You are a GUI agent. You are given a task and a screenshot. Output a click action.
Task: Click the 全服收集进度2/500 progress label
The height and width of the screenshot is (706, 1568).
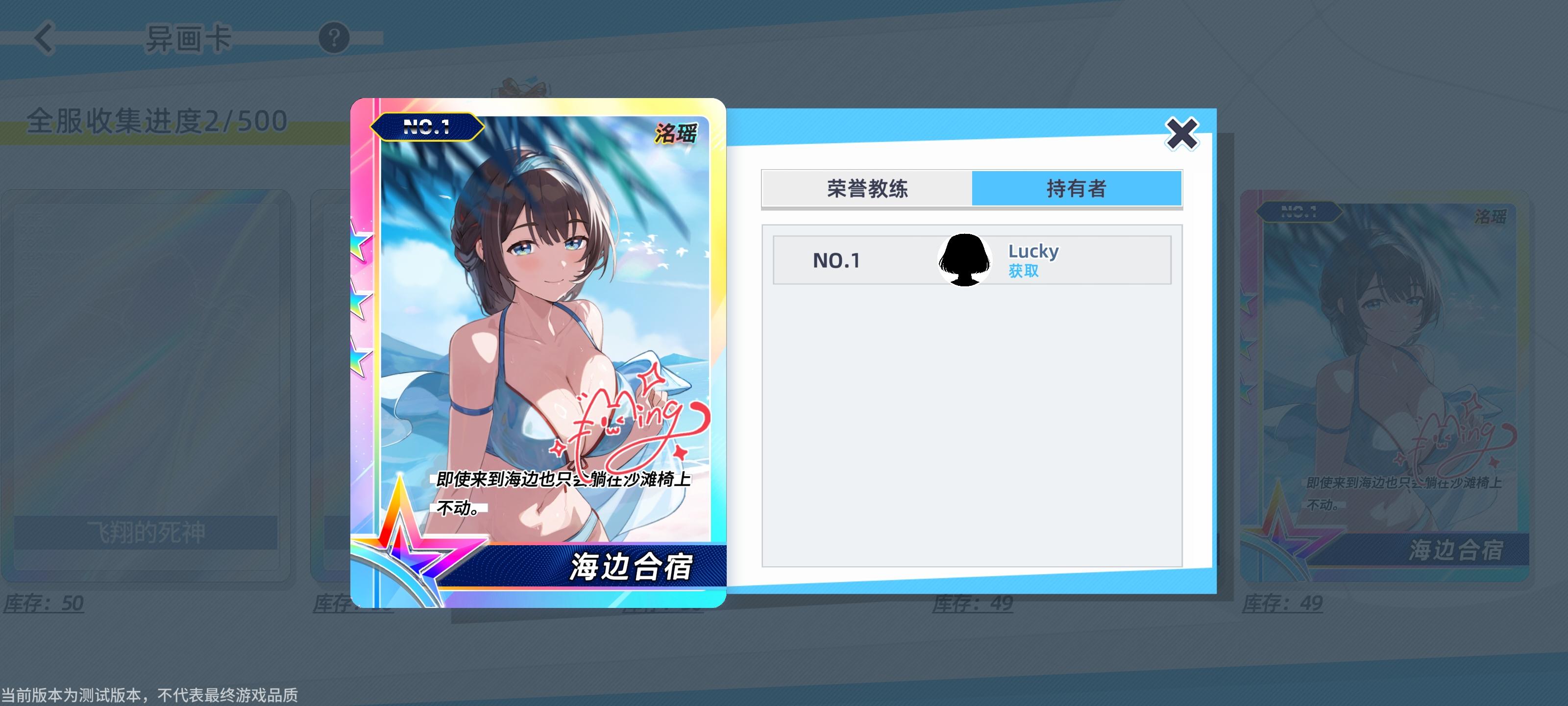pos(155,120)
